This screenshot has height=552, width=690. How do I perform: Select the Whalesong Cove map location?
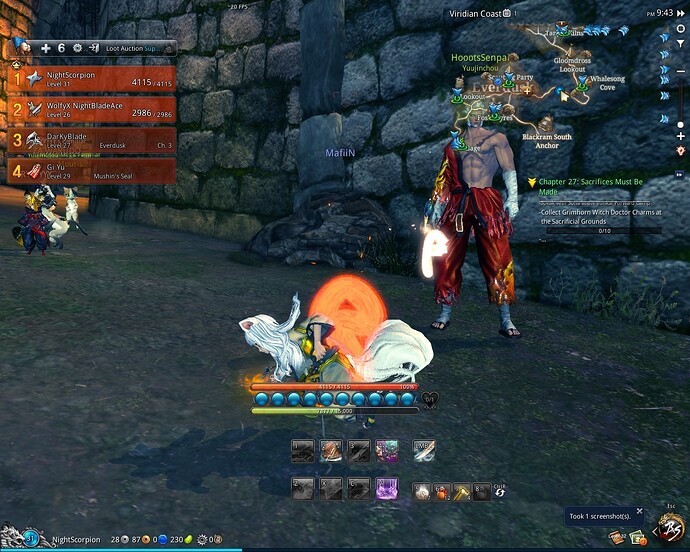point(606,82)
